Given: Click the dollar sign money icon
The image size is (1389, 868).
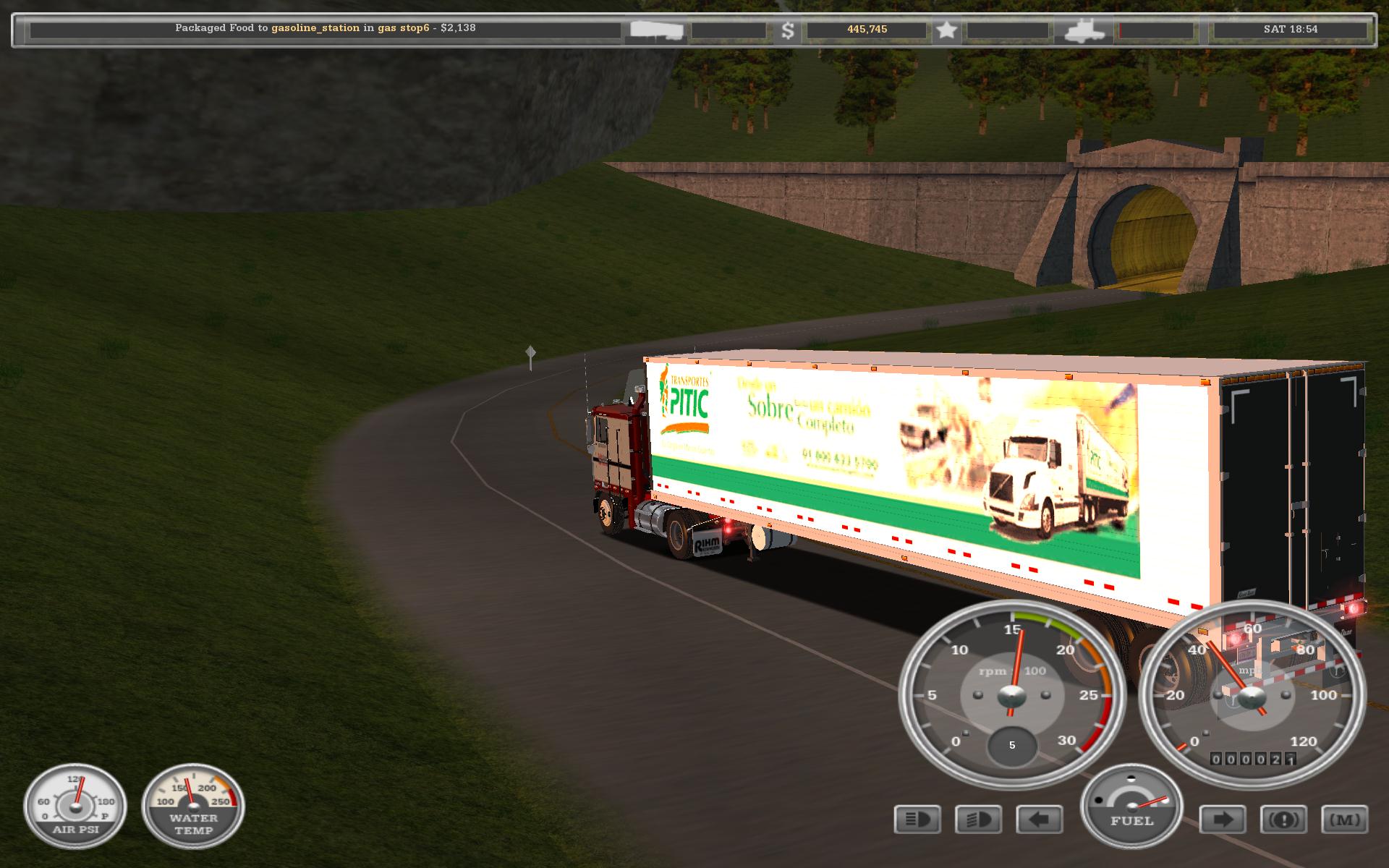Looking at the screenshot, I should [788, 30].
